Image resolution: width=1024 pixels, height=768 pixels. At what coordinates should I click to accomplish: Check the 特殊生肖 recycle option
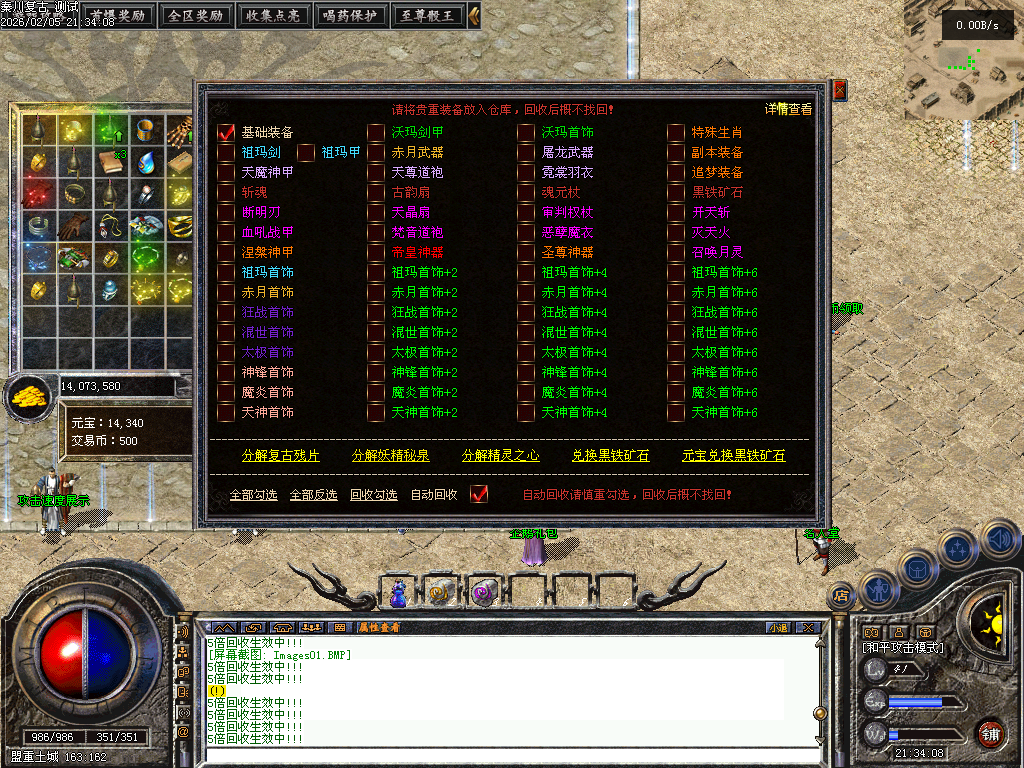coord(676,132)
